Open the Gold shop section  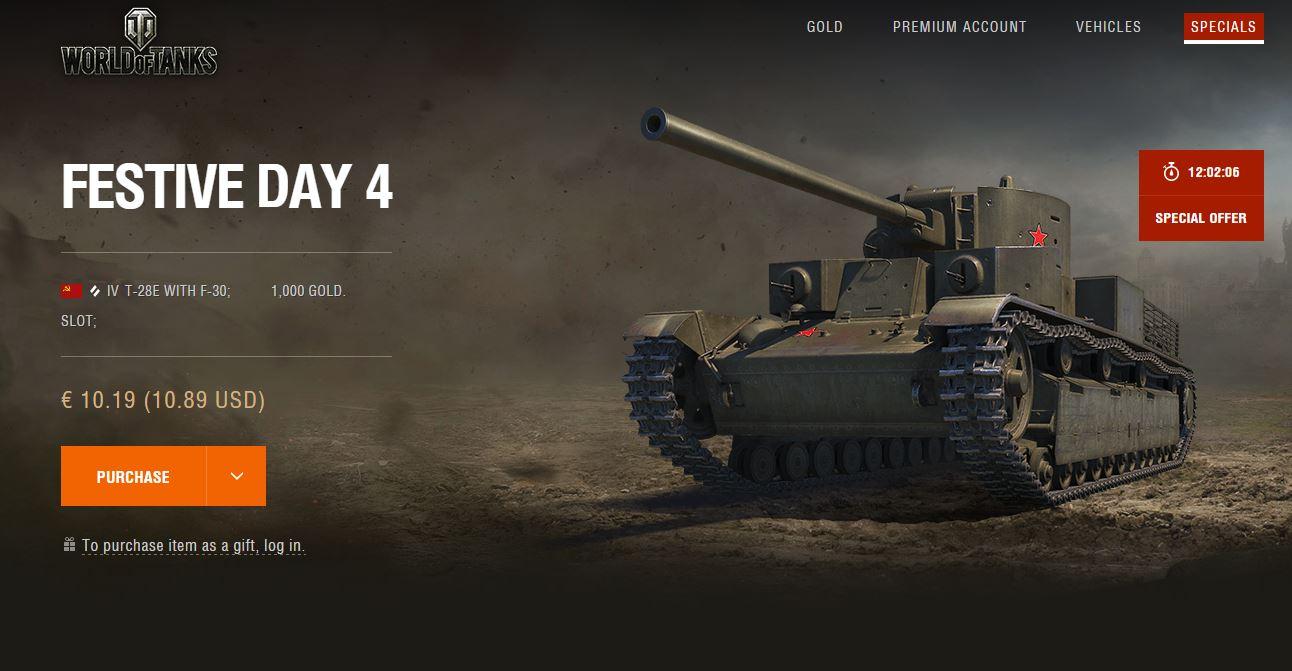[824, 27]
